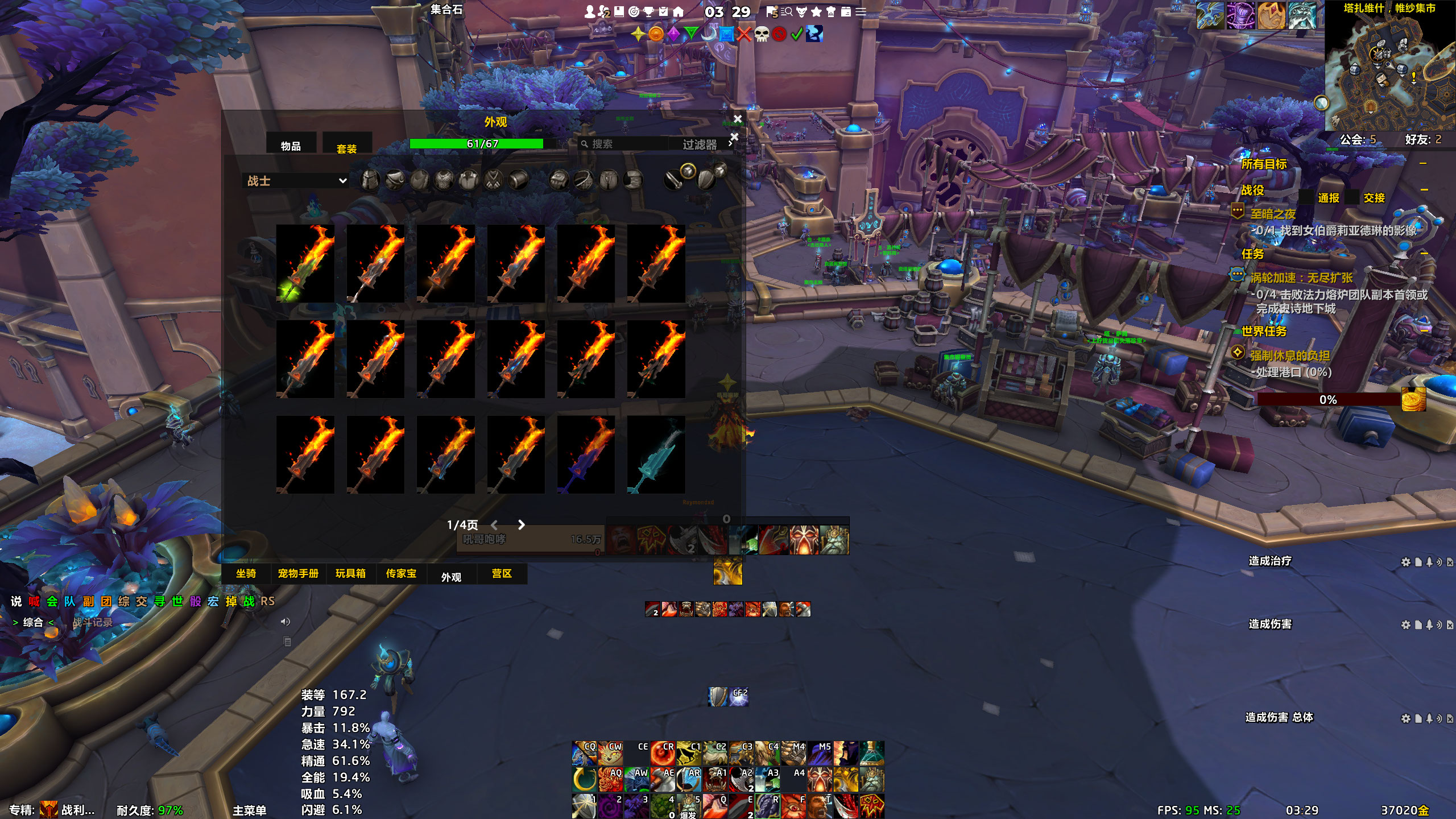The height and width of the screenshot is (819, 1456).
Task: Select the teal sword appearance
Action: tap(656, 454)
